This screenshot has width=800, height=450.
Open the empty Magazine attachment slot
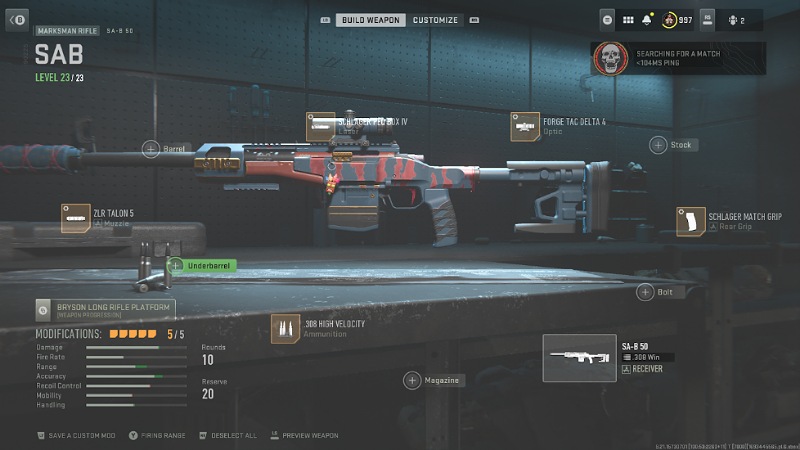click(x=412, y=380)
